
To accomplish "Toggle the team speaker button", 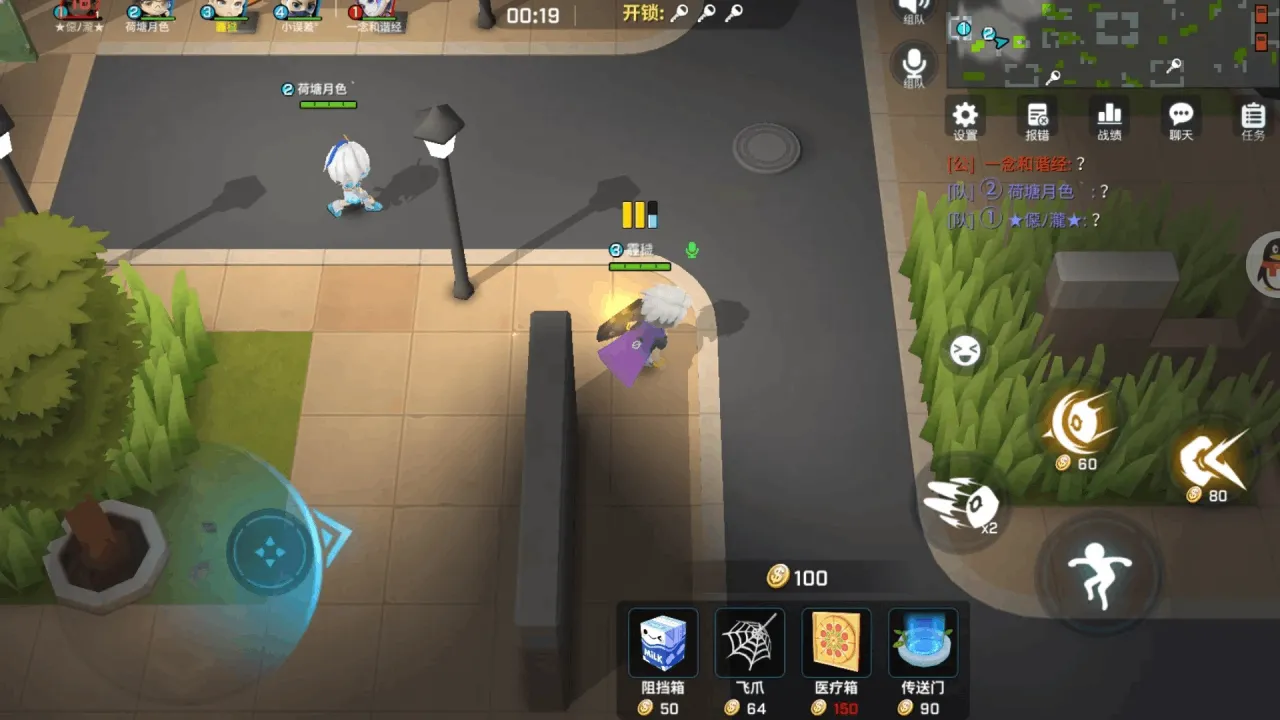I will (x=914, y=8).
